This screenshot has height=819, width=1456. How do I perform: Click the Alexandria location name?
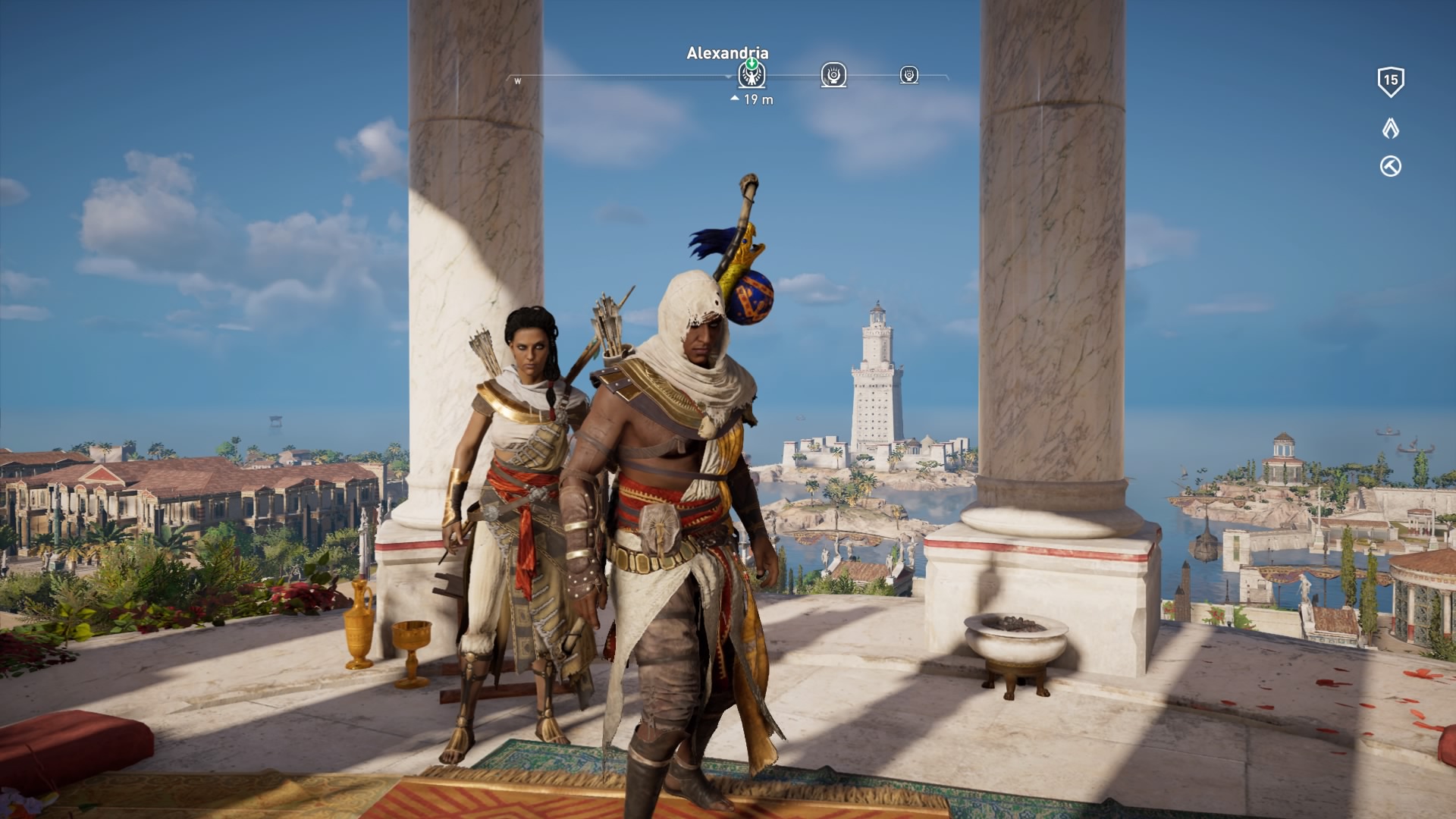727,53
